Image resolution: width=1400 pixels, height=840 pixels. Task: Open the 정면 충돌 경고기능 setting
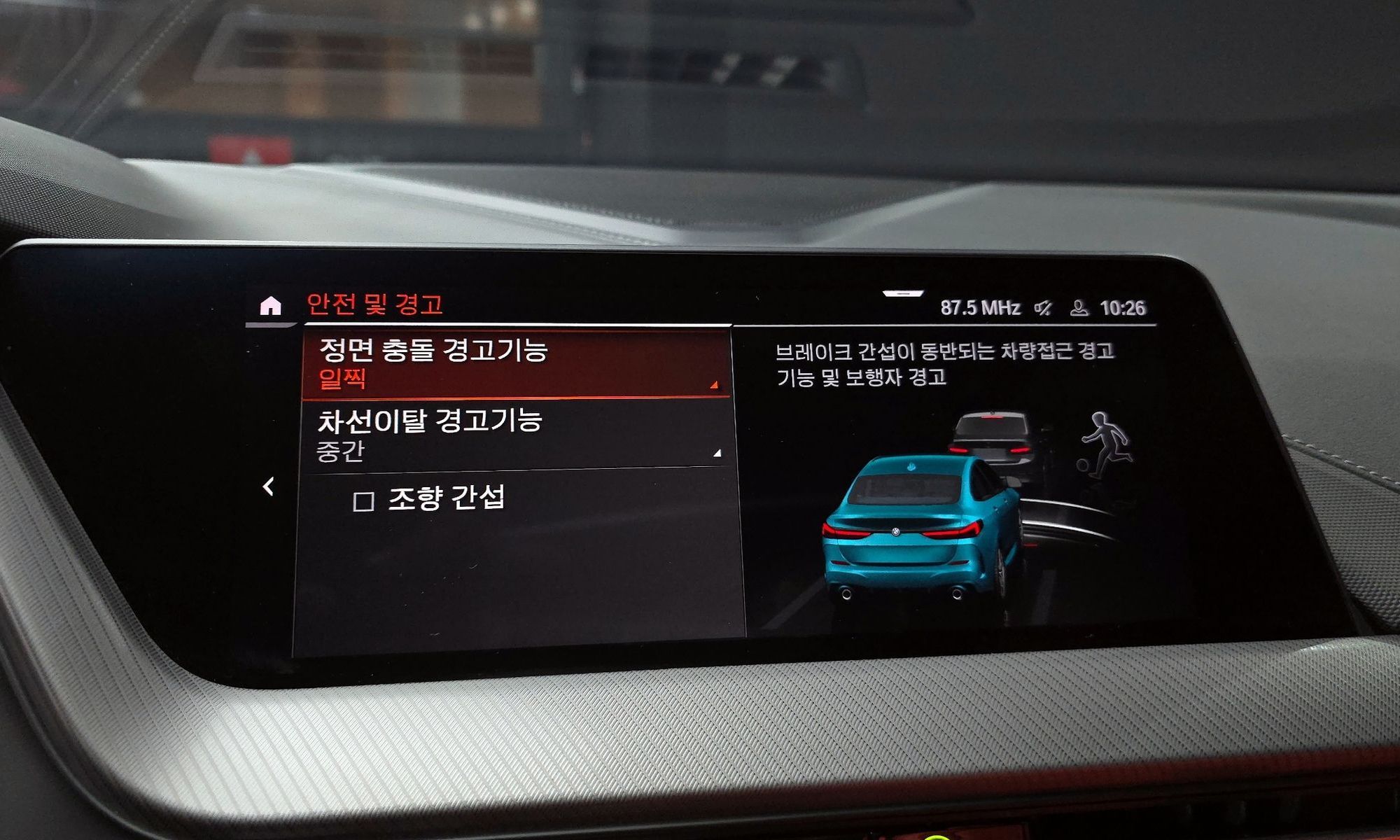517,363
